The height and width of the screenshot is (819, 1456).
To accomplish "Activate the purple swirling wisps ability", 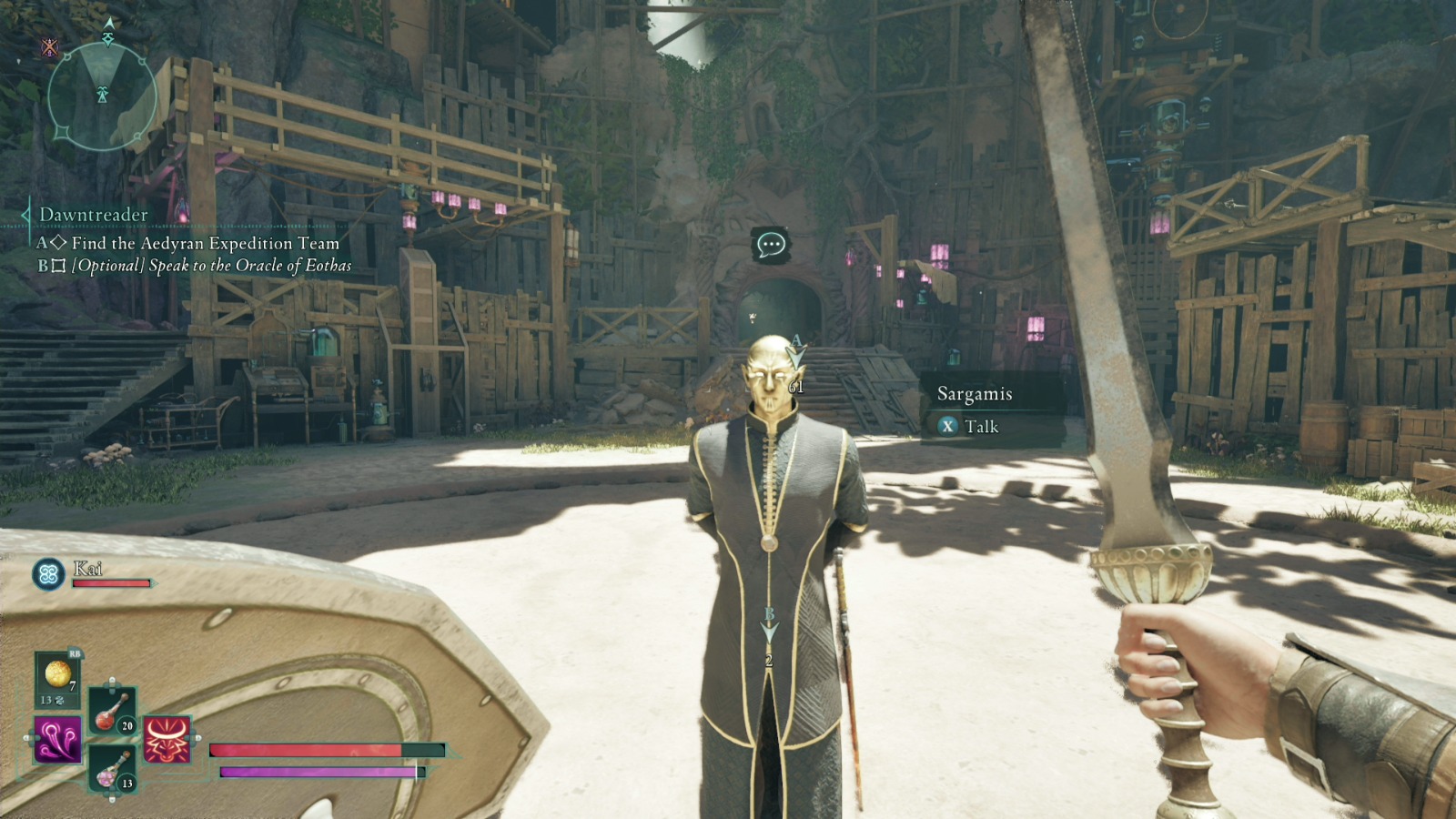I will pos(57,738).
